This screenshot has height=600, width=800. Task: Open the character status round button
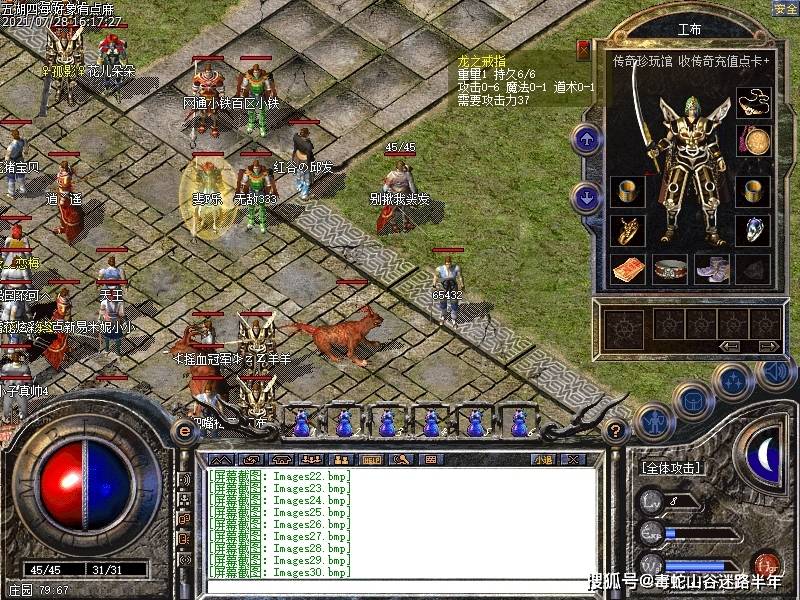tap(653, 422)
